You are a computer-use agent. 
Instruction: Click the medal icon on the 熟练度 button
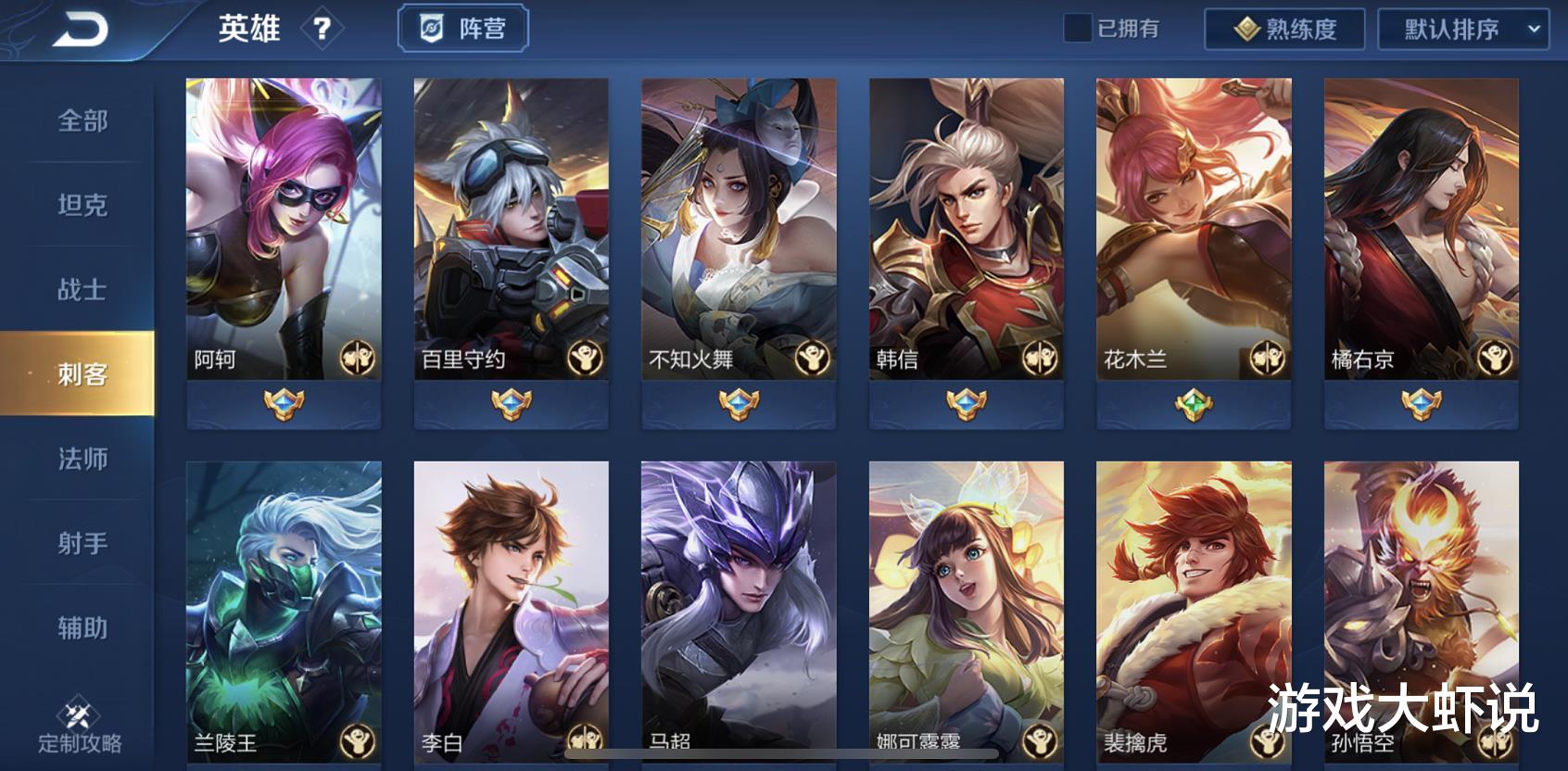pos(1247,29)
